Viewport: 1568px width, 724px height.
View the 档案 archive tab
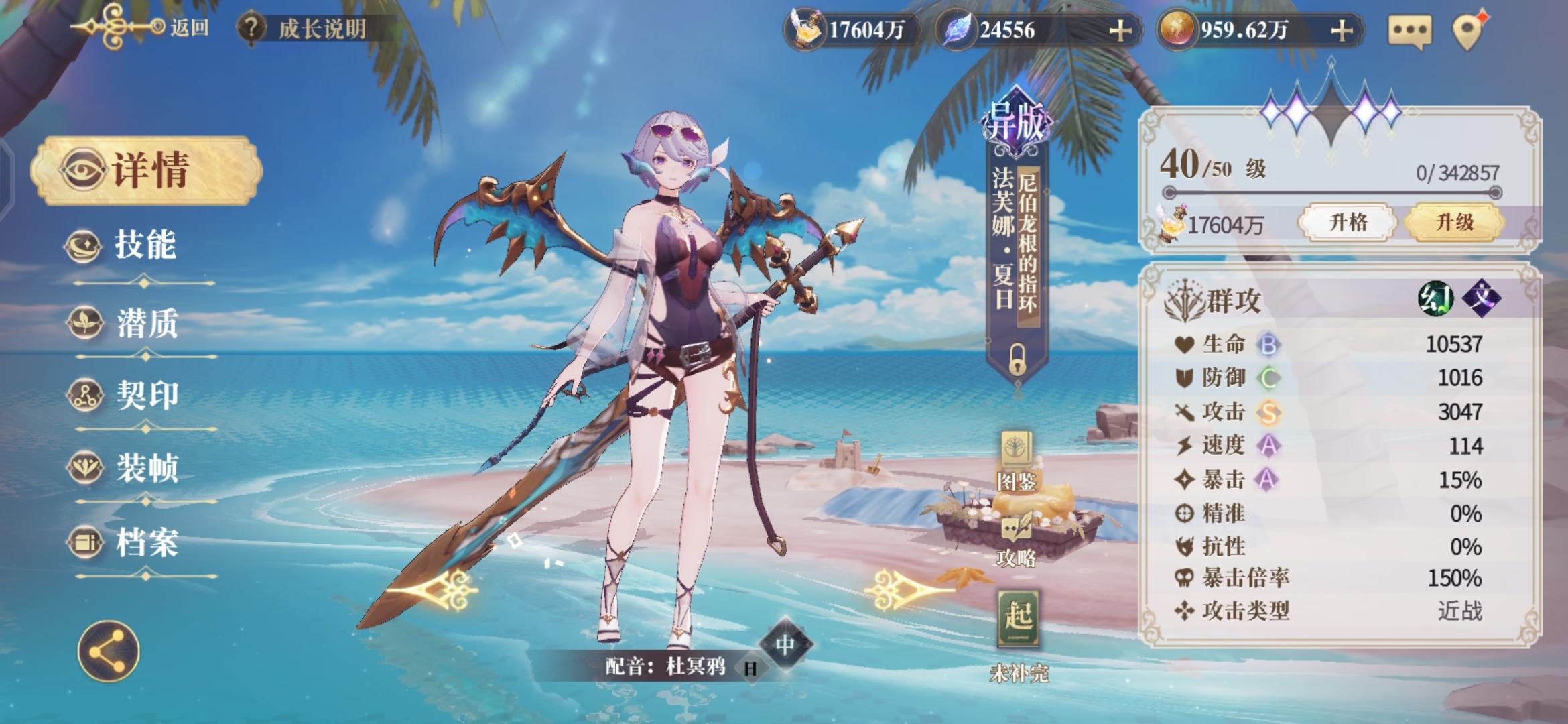pyautogui.click(x=145, y=542)
